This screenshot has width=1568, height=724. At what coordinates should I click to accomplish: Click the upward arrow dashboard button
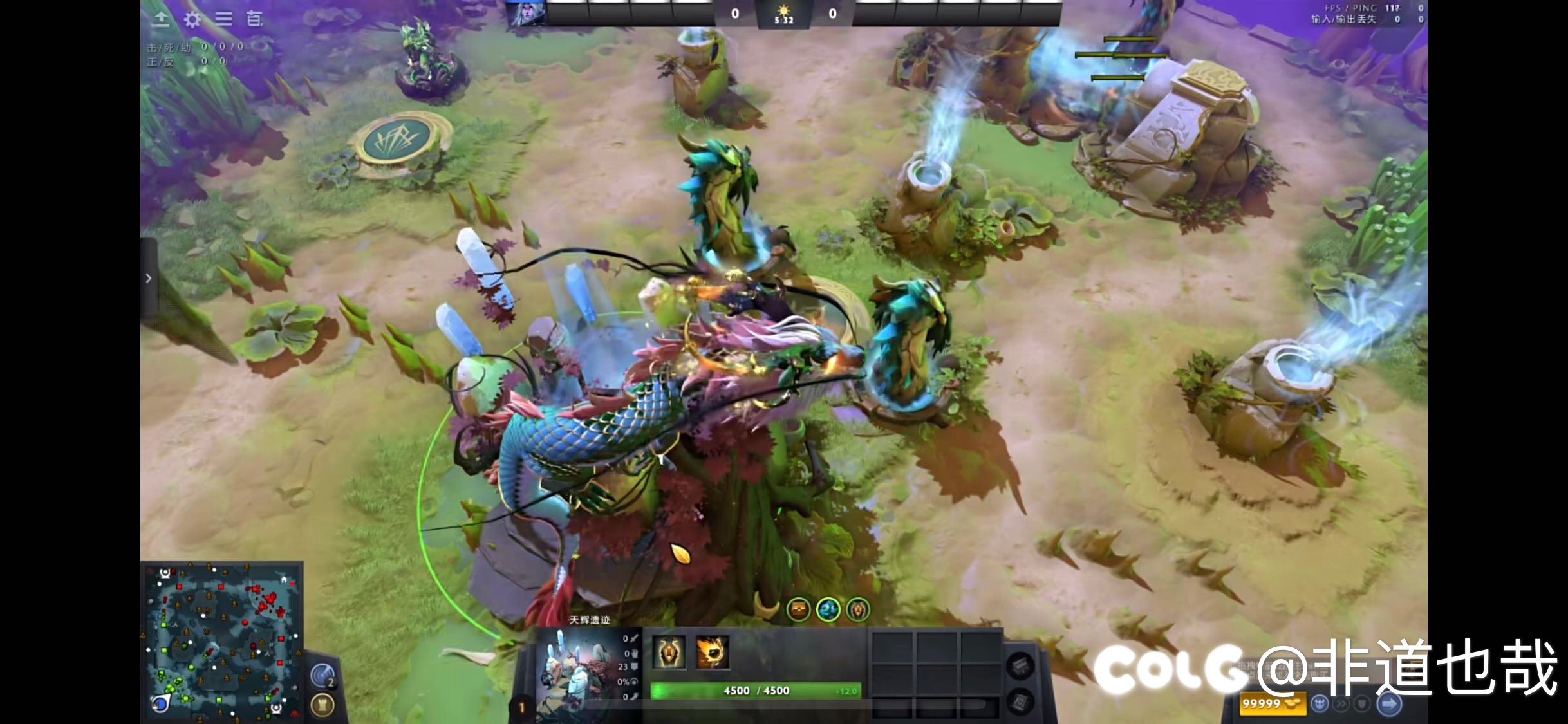tap(161, 19)
